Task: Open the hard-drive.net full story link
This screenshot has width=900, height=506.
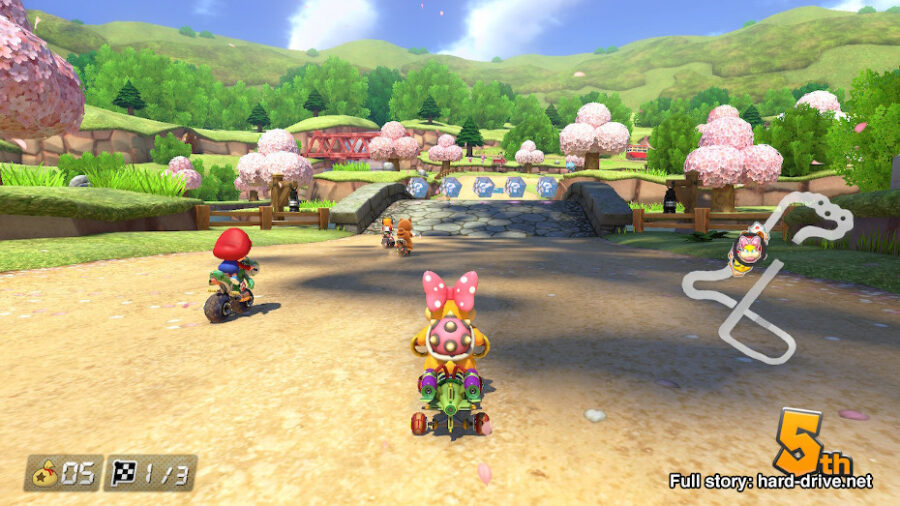Action: point(770,481)
